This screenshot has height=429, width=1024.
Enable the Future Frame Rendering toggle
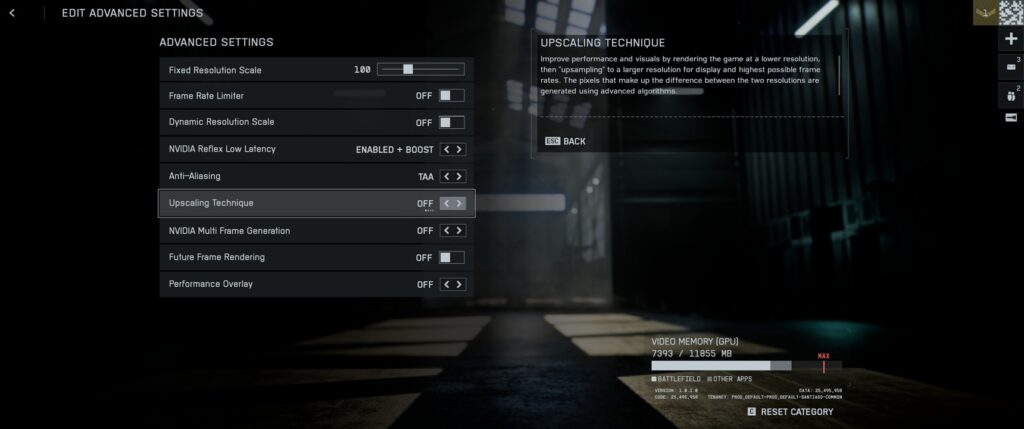click(451, 257)
